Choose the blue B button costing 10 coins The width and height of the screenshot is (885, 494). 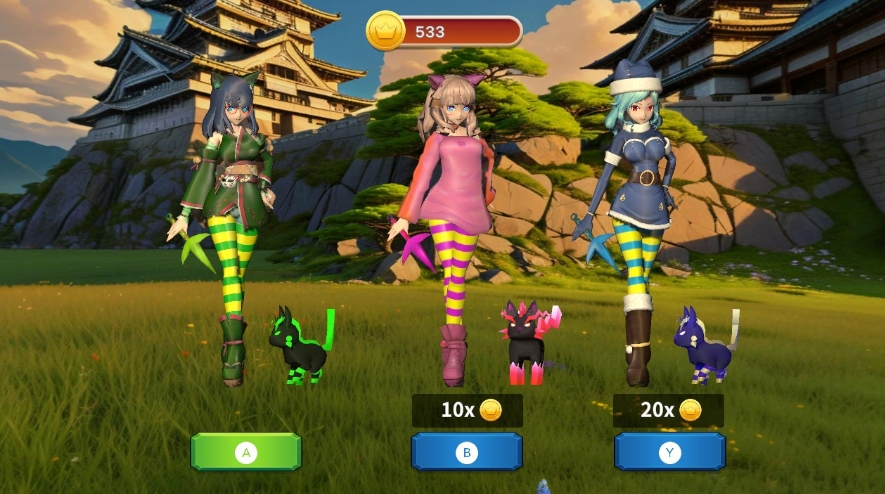point(466,452)
